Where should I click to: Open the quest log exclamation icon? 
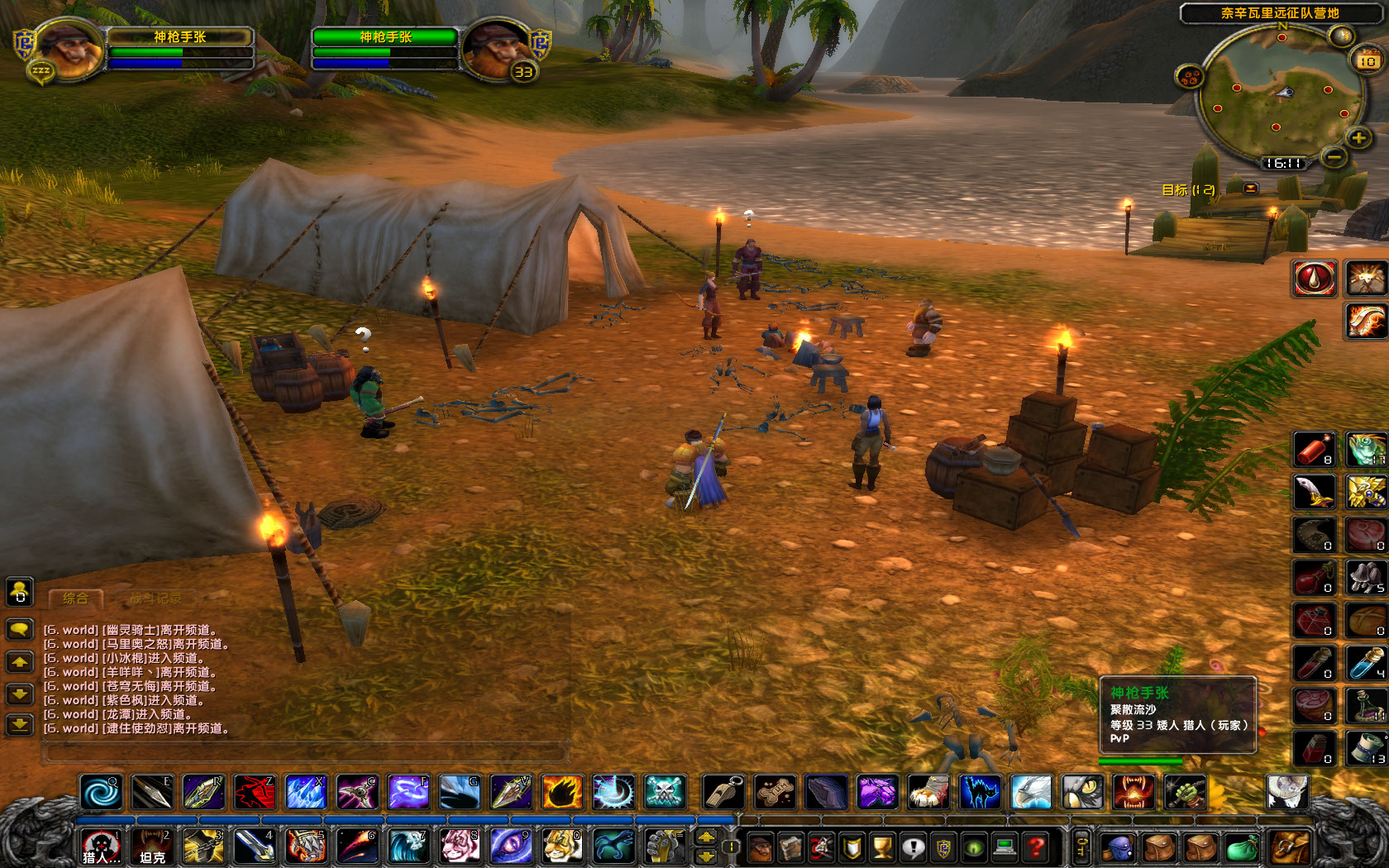coord(914,847)
